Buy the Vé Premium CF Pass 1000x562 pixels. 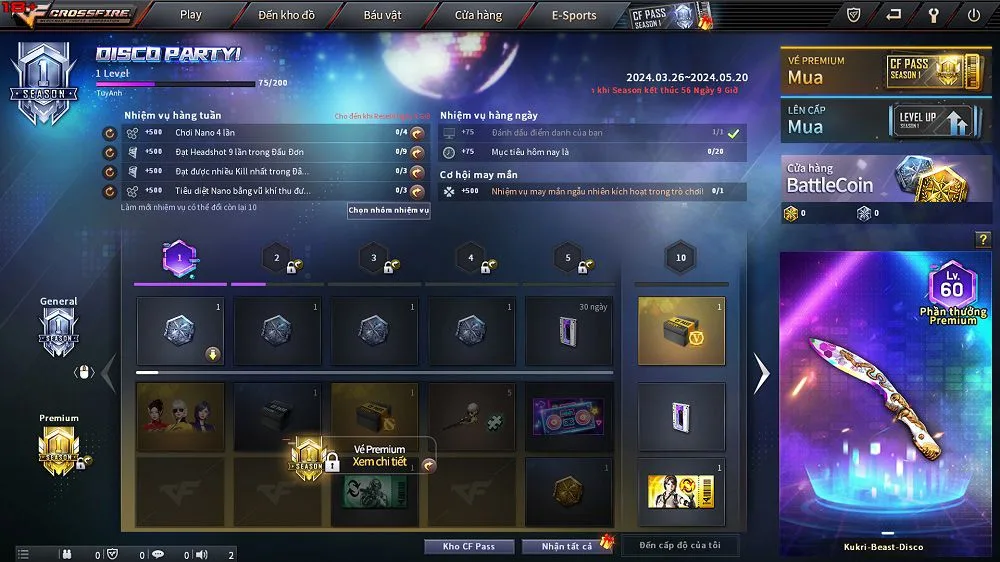click(x=886, y=69)
